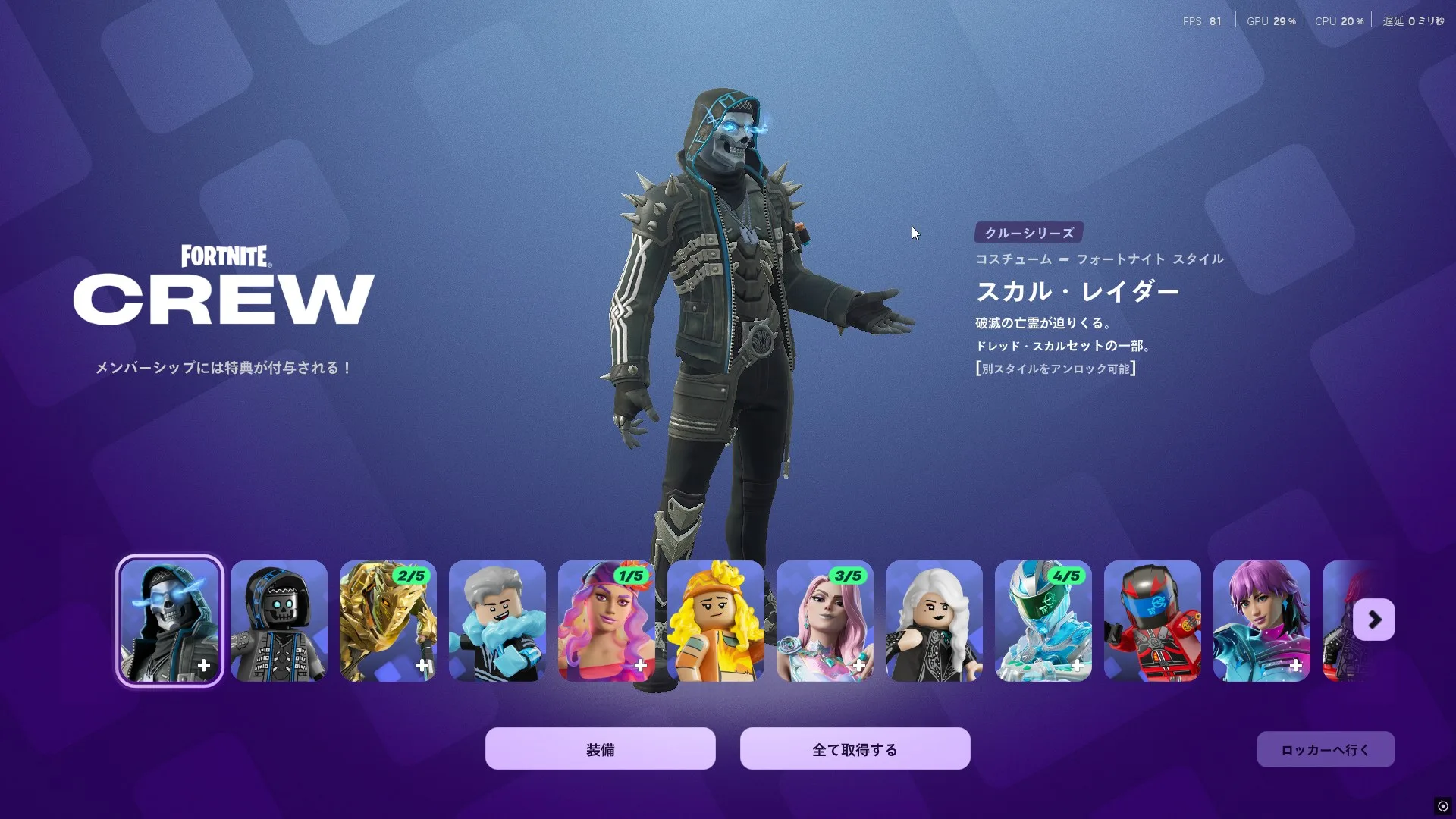This screenshot has width=1456, height=819.
Task: Click the ロッカーへ行く locker button
Action: tap(1325, 748)
